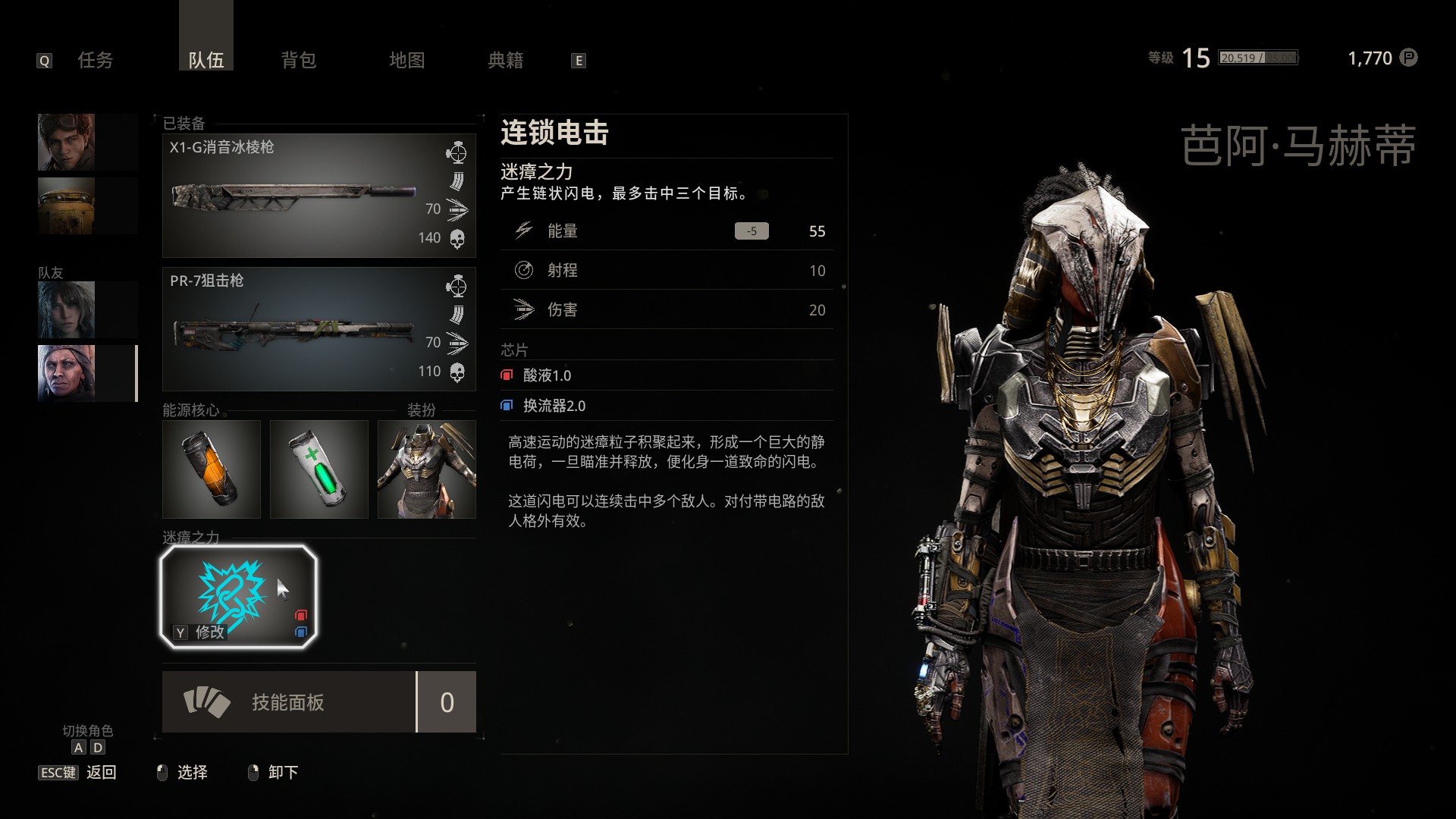The width and height of the screenshot is (1456, 819).
Task: Select the goggles-wearing hero portrait
Action: 67,142
